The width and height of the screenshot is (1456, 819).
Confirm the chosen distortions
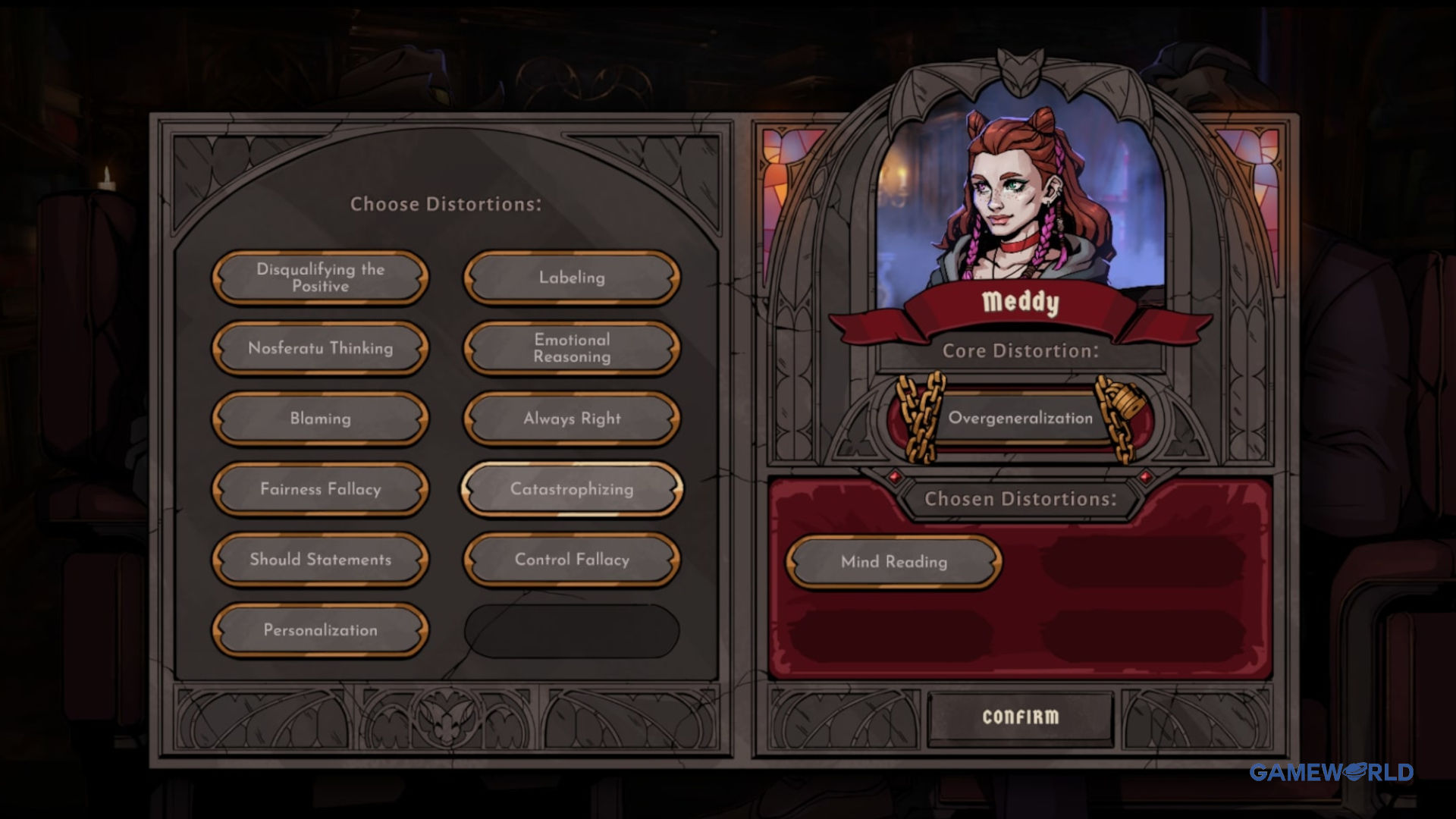coord(1020,717)
